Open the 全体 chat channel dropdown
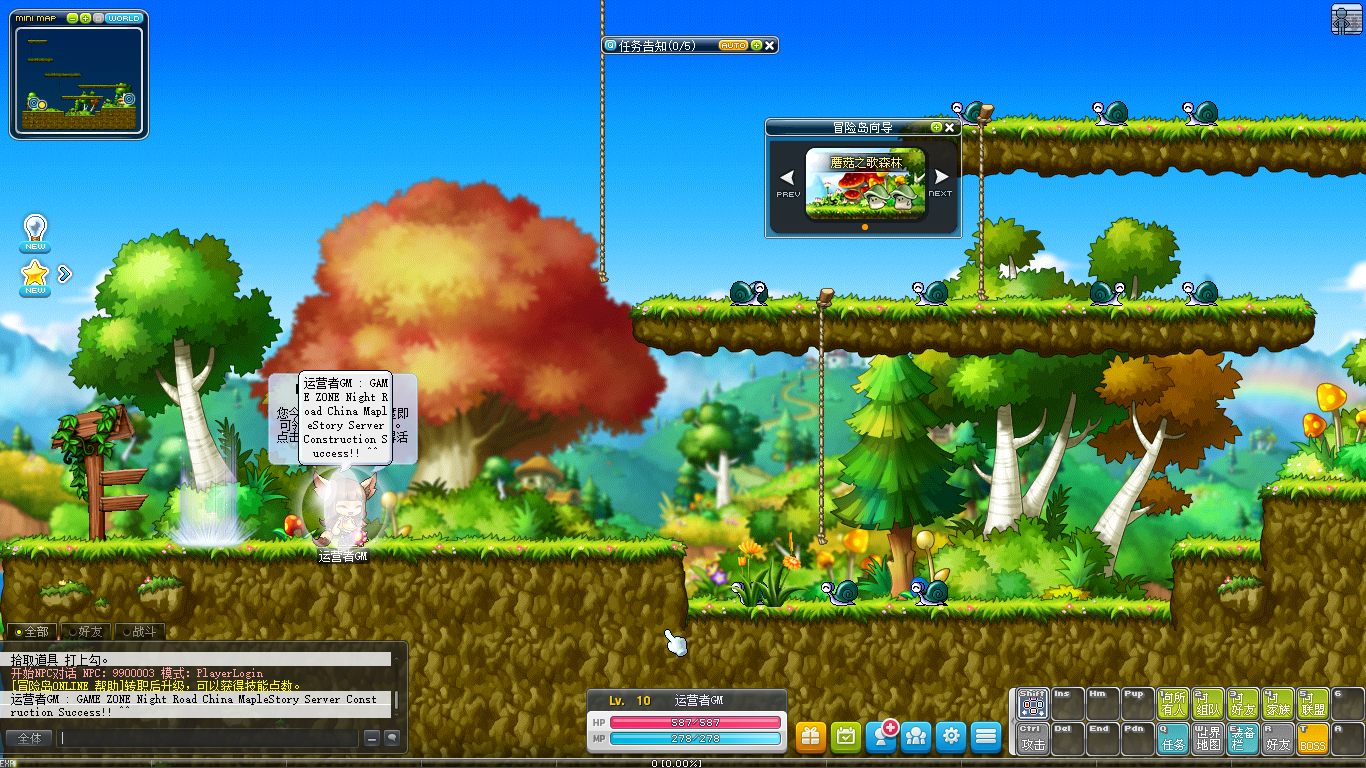This screenshot has width=1366, height=768. (x=30, y=738)
